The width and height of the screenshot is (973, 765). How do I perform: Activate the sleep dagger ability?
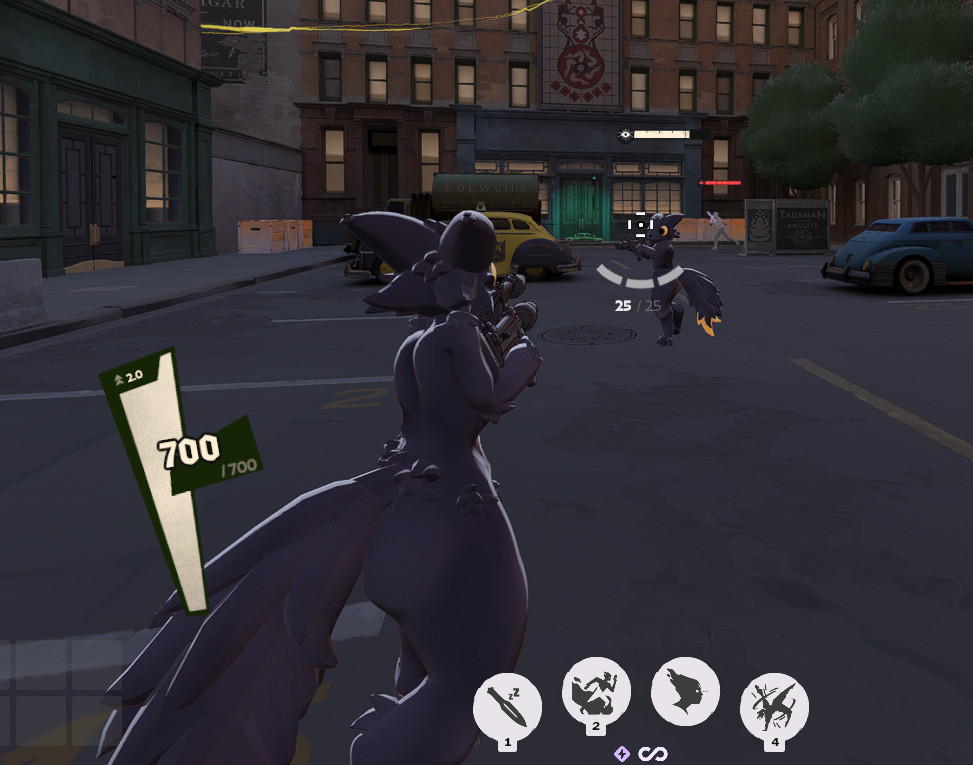(x=507, y=706)
